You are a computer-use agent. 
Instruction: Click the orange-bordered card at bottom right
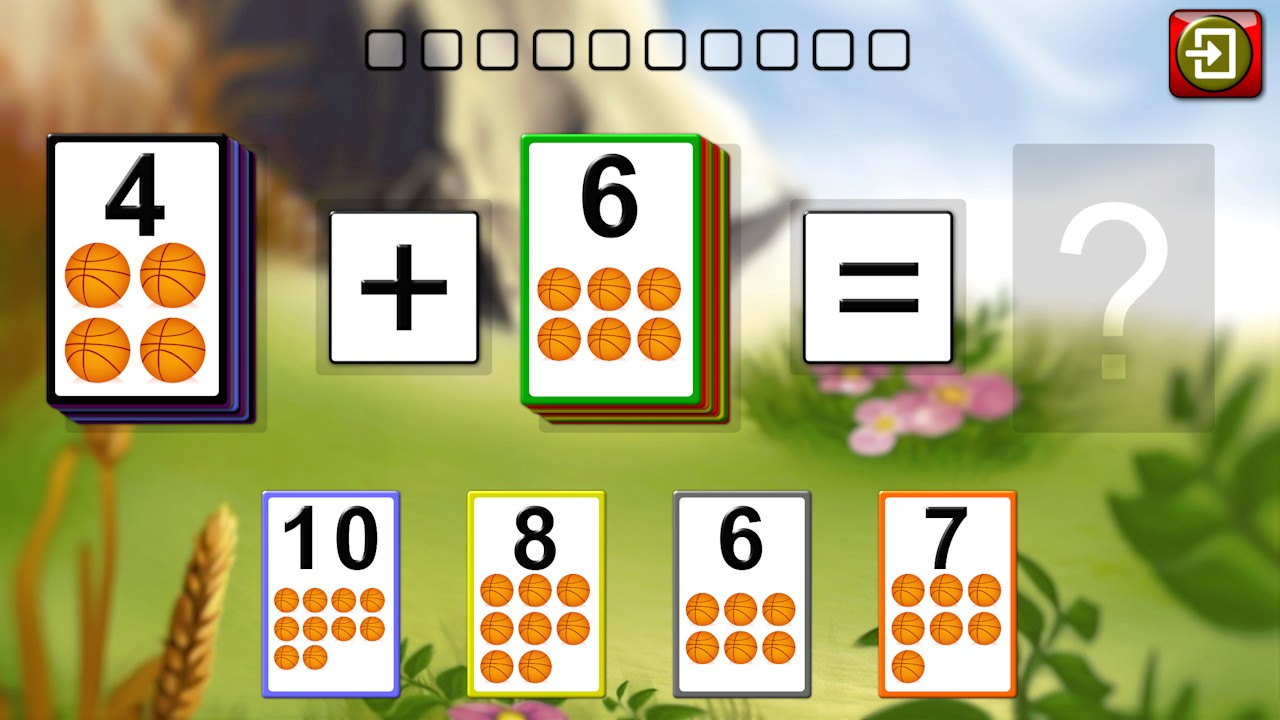pos(946,590)
